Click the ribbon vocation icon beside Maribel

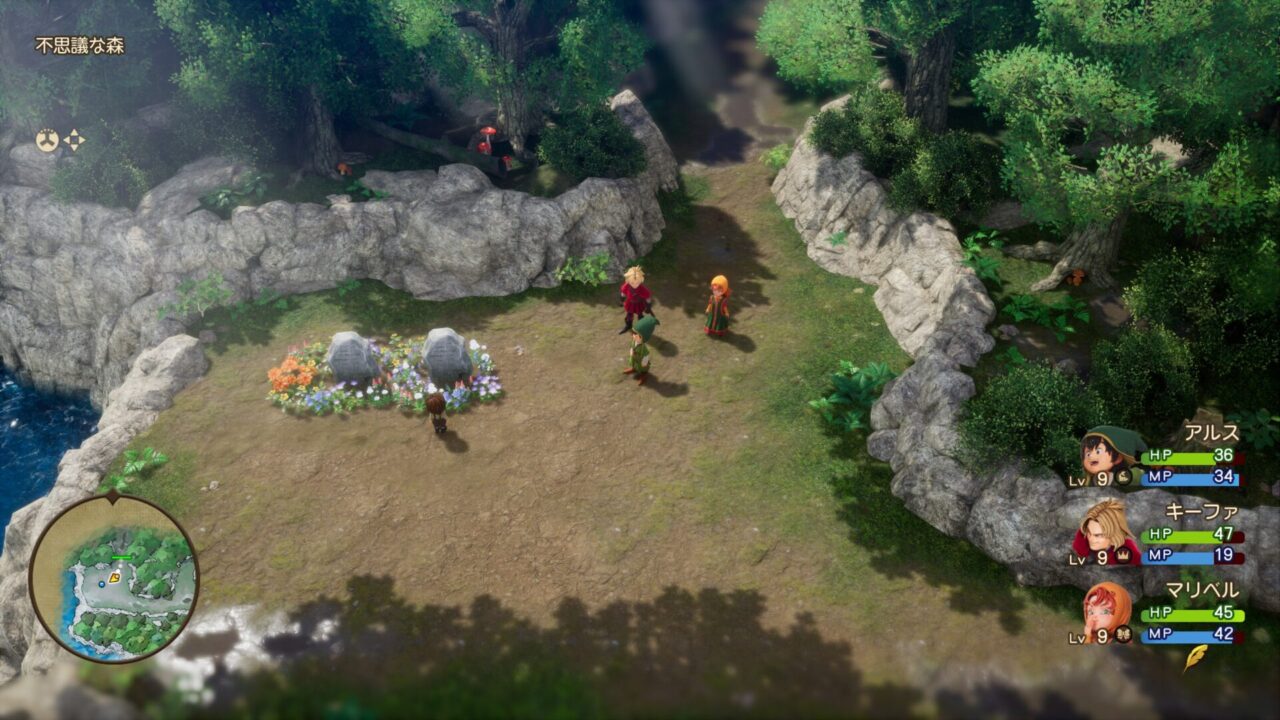tap(1124, 635)
